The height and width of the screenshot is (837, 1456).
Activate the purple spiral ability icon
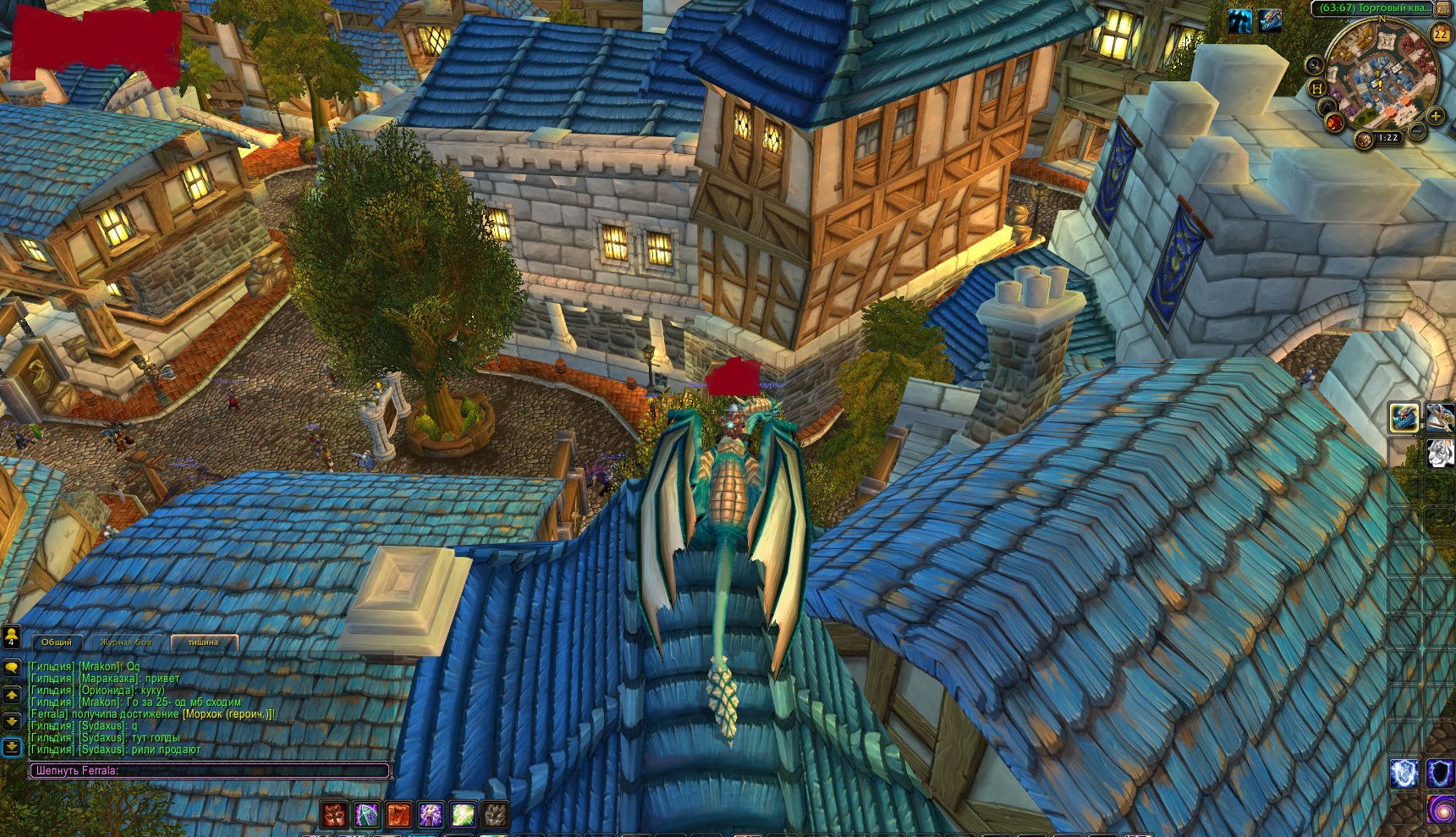(1440, 809)
